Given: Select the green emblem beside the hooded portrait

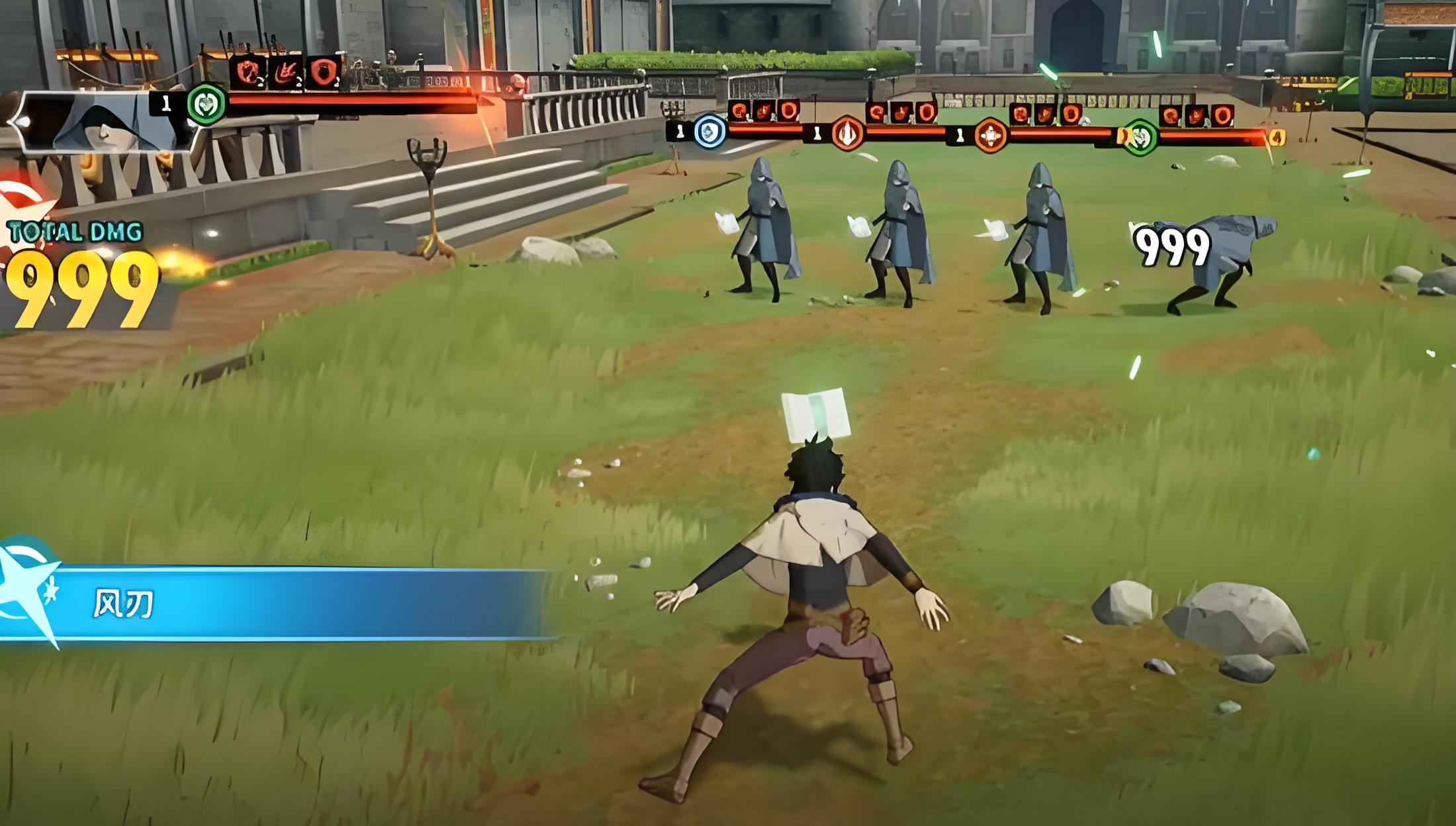Looking at the screenshot, I should tap(206, 105).
